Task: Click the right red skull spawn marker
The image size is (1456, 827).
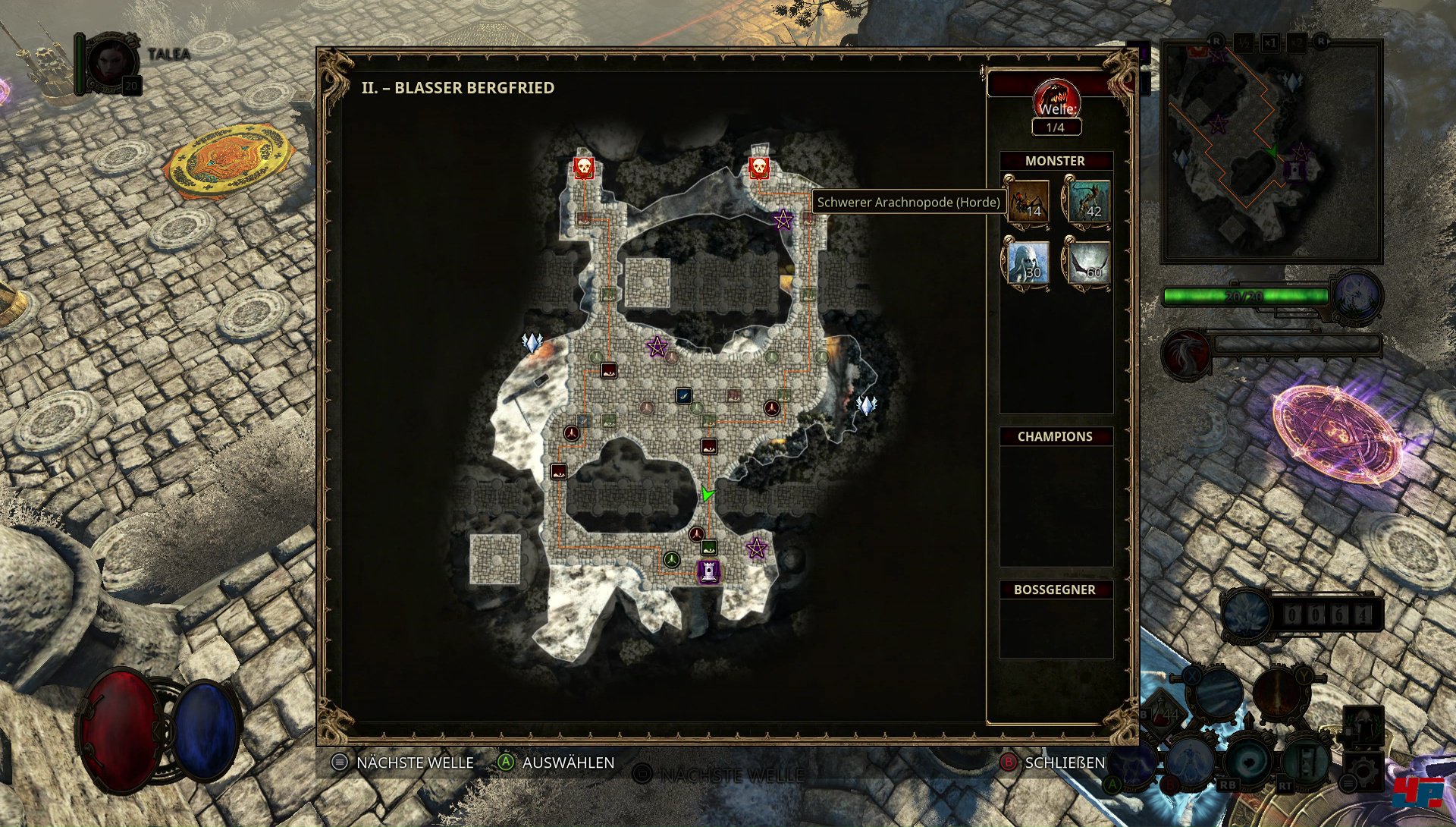Action: point(759,168)
